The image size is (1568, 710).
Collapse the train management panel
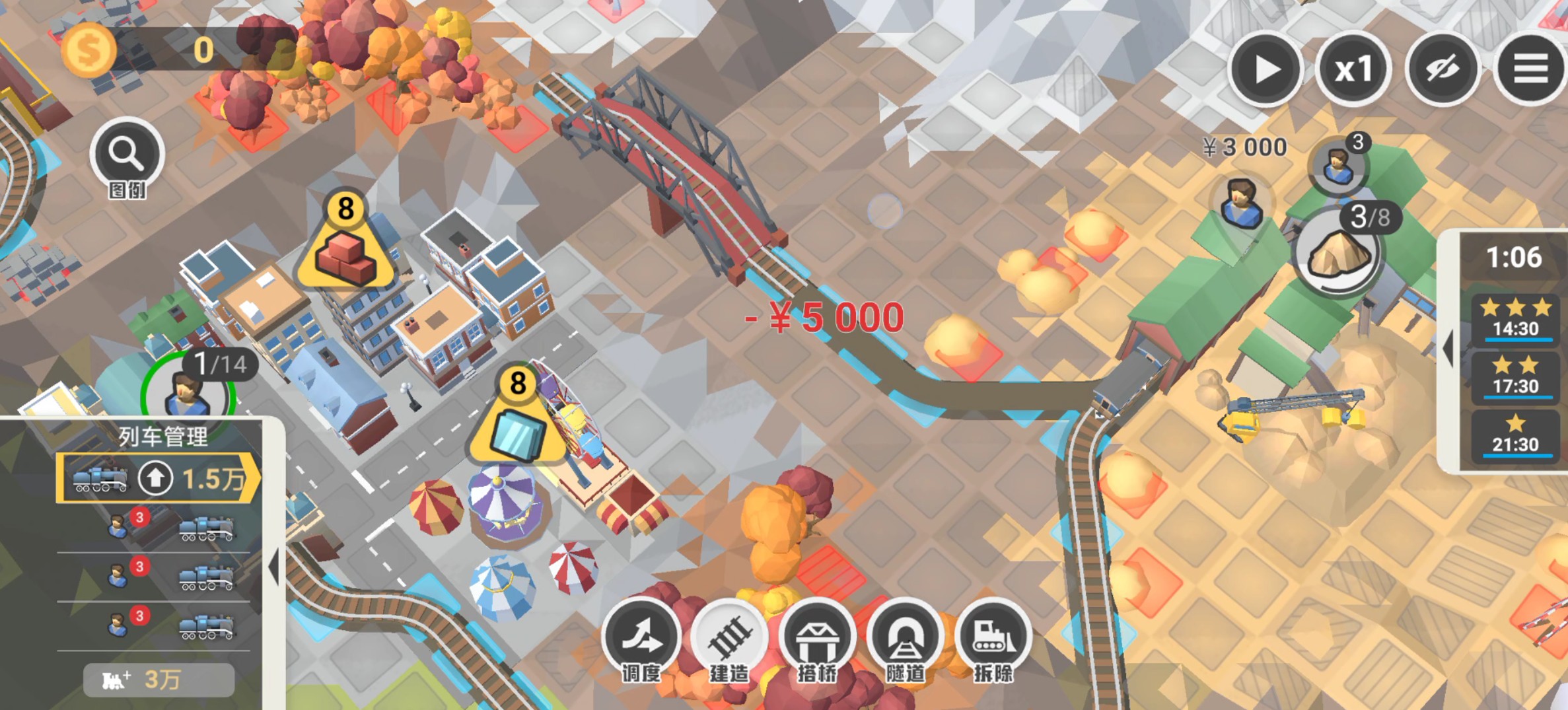(274, 567)
